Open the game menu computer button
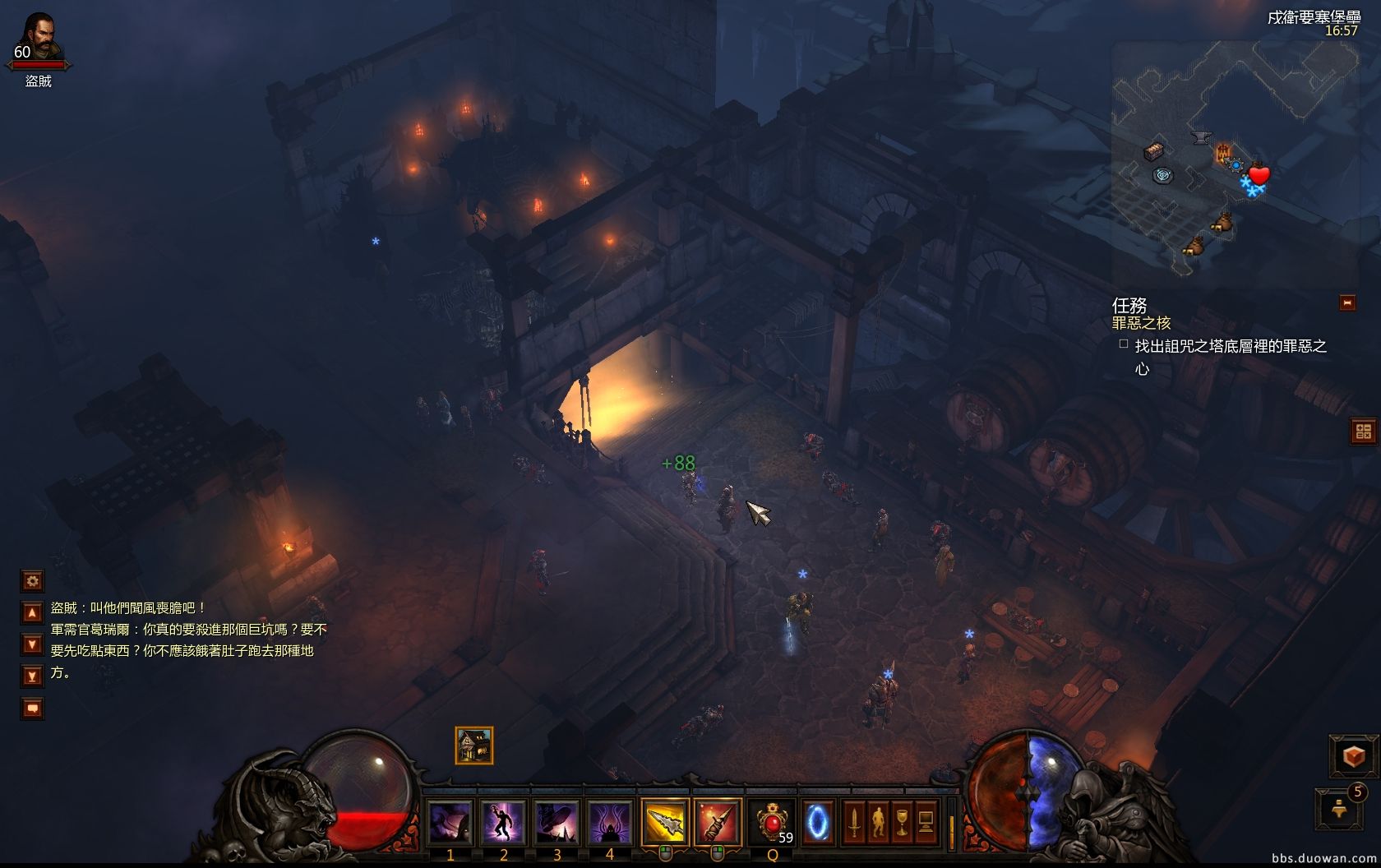 click(926, 821)
